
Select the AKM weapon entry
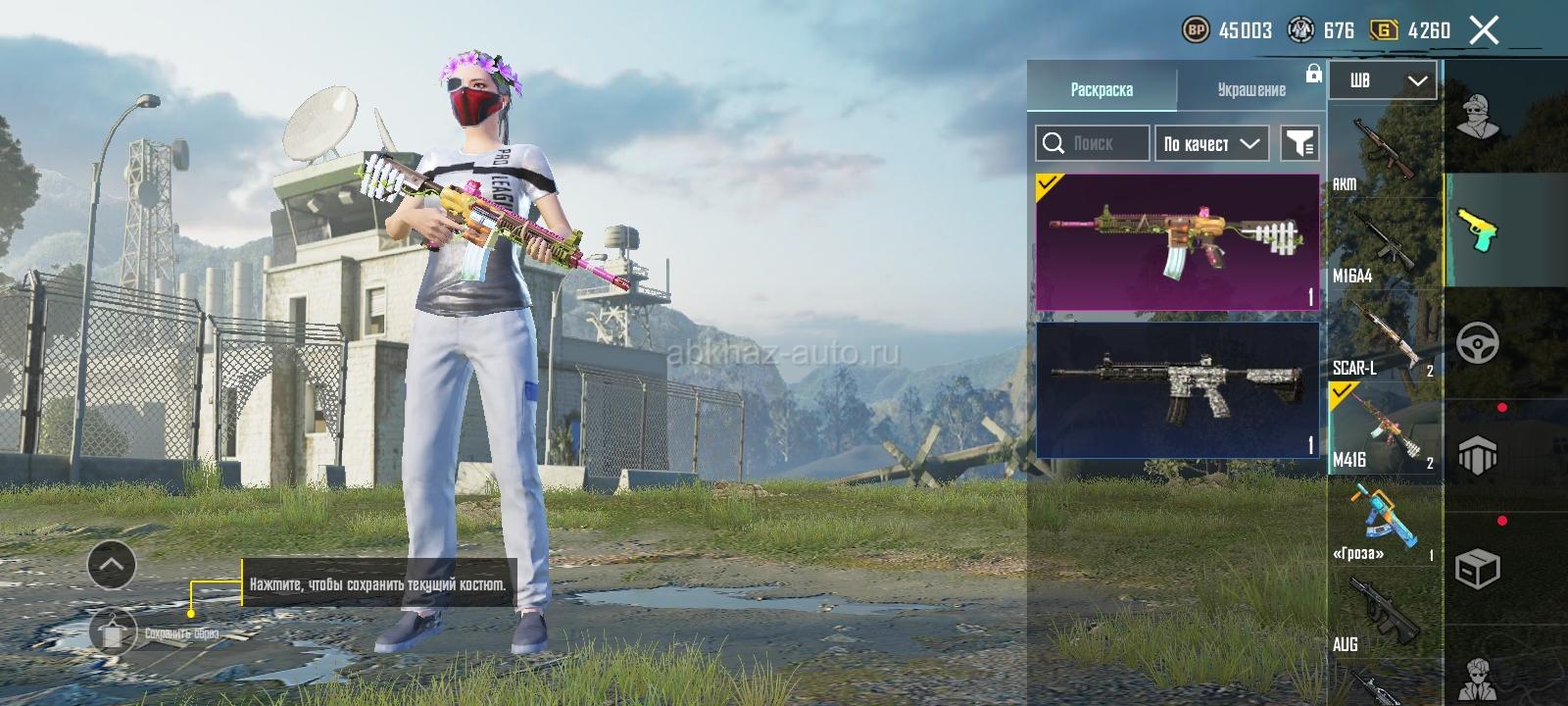click(x=1384, y=152)
